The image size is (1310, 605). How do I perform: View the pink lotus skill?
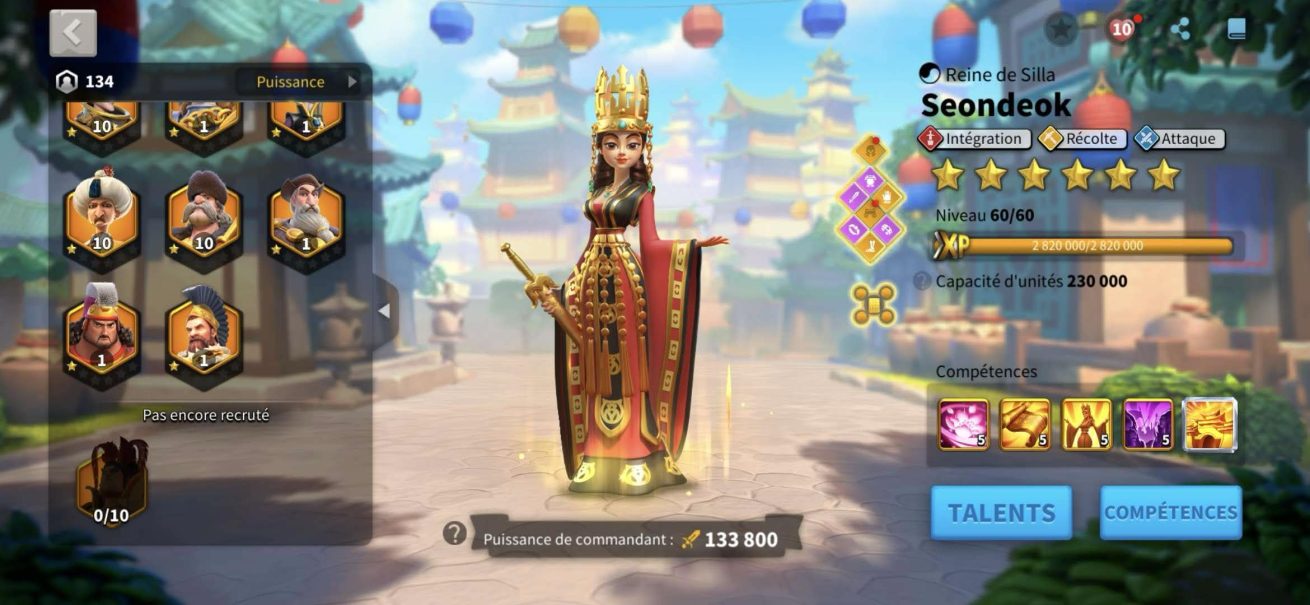pos(964,424)
